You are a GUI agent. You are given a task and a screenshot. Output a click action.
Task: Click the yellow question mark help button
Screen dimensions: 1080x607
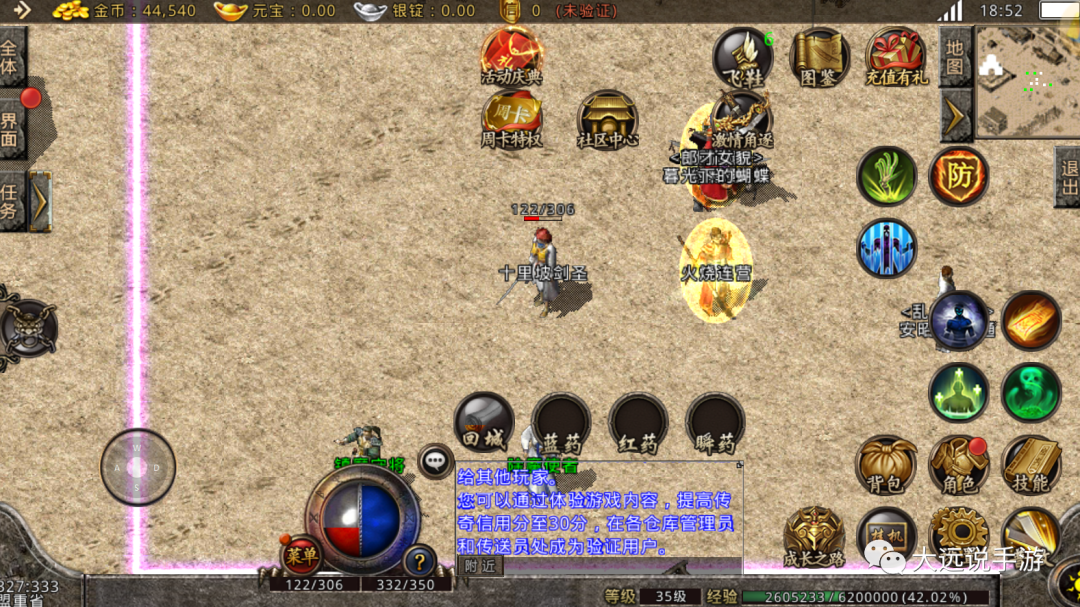[x=419, y=560]
